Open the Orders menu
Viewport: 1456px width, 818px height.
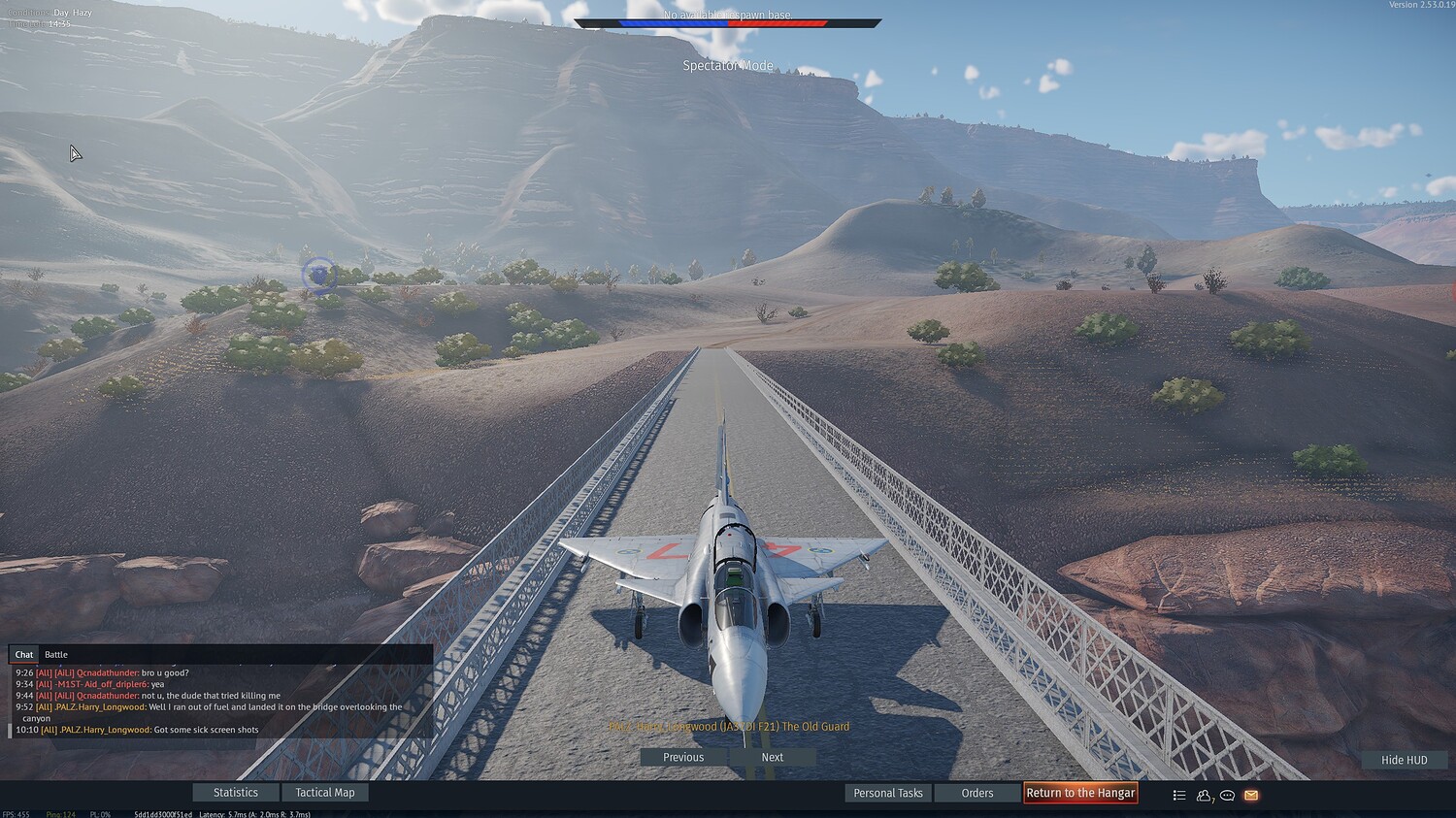[976, 793]
